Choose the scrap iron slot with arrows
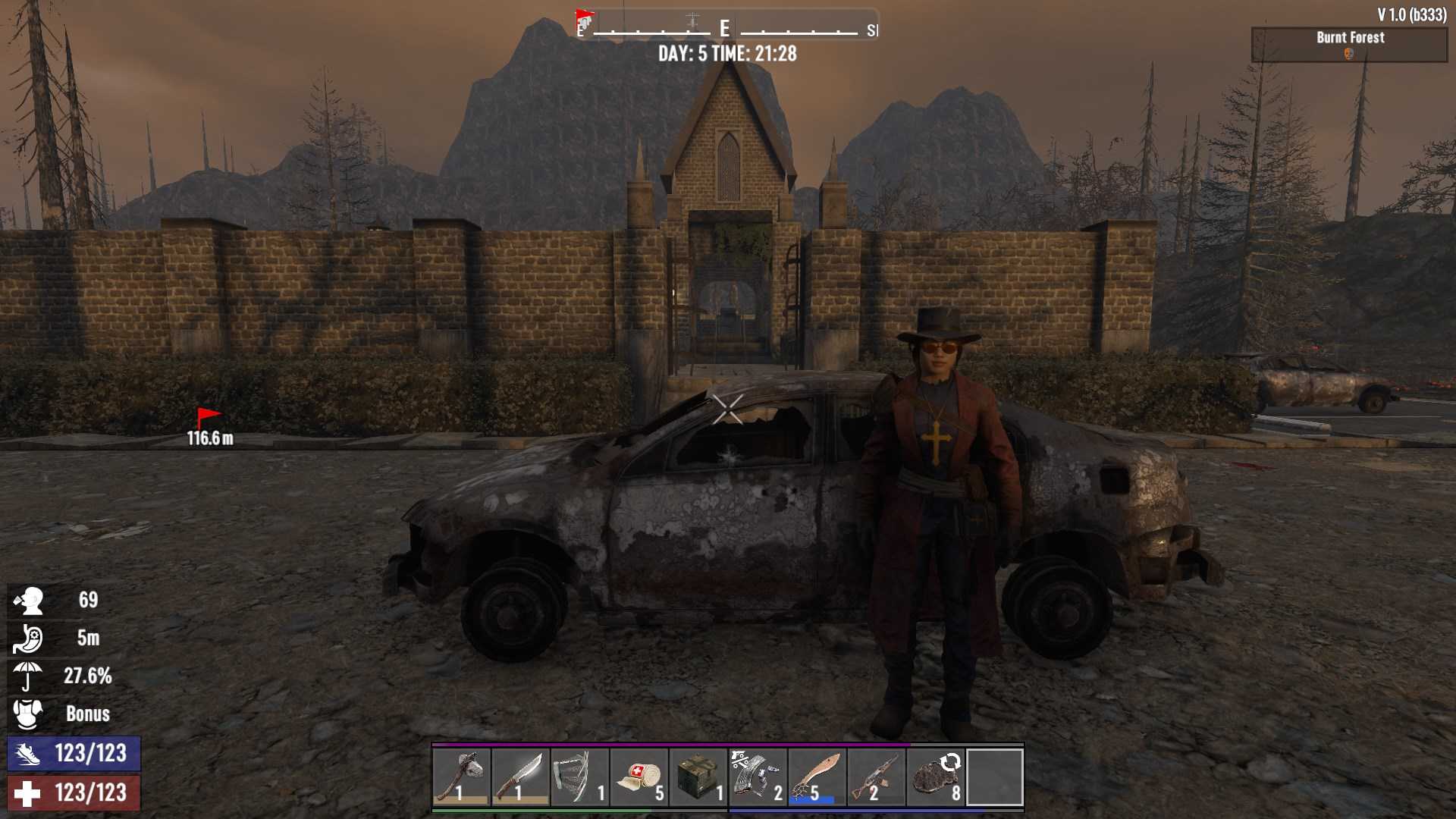1456x819 pixels. [935, 777]
